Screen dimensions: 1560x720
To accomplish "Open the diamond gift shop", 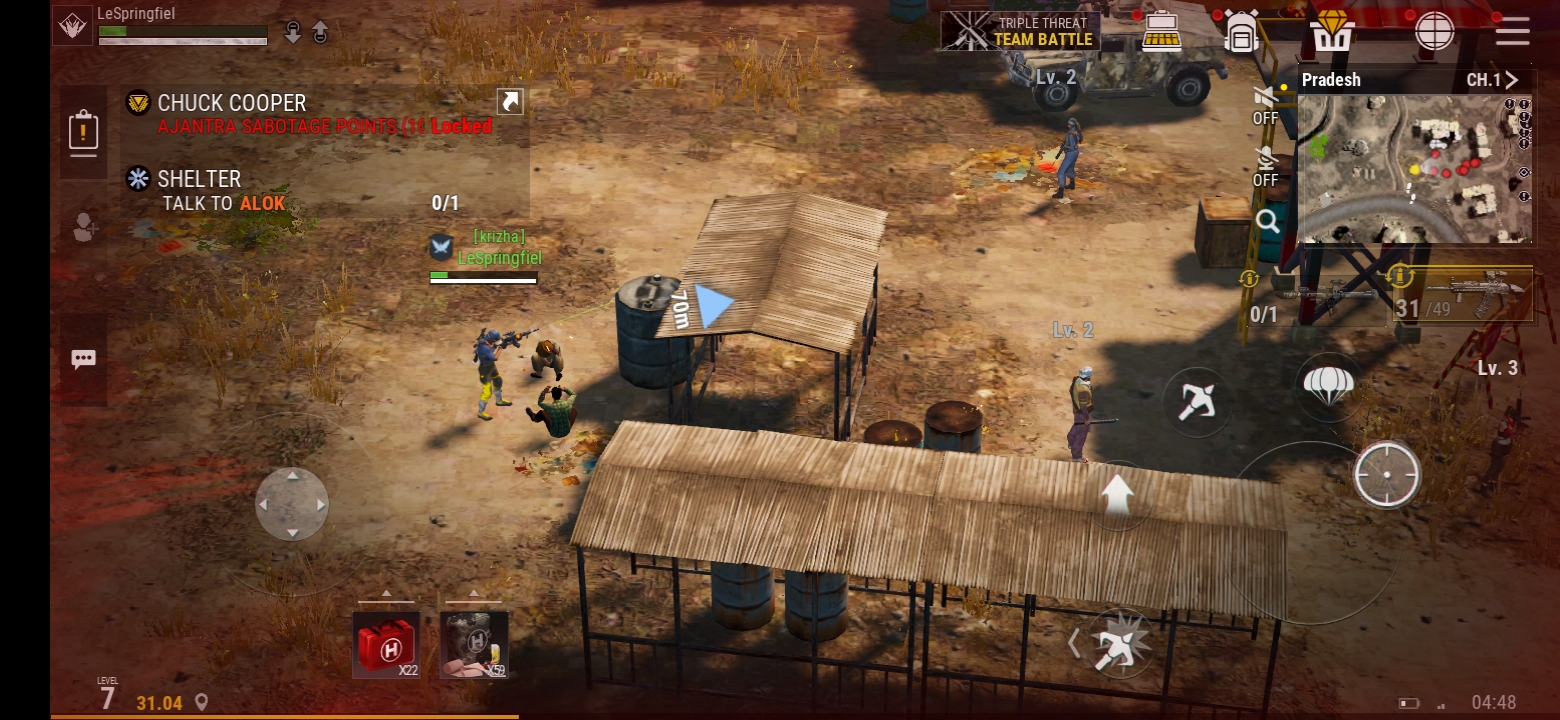I will coord(1333,31).
